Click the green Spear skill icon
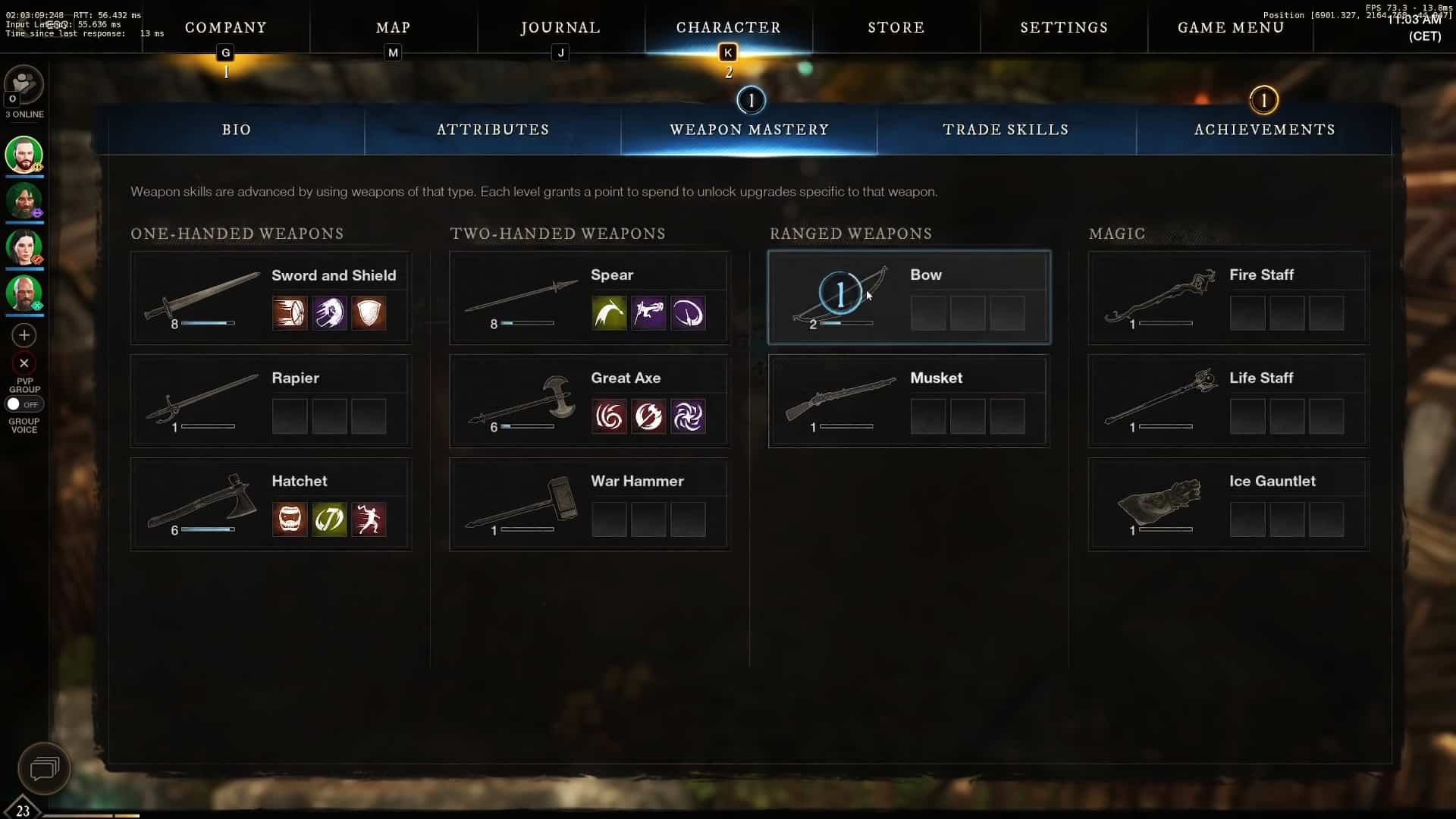Screen dimensions: 1456x819 point(609,313)
